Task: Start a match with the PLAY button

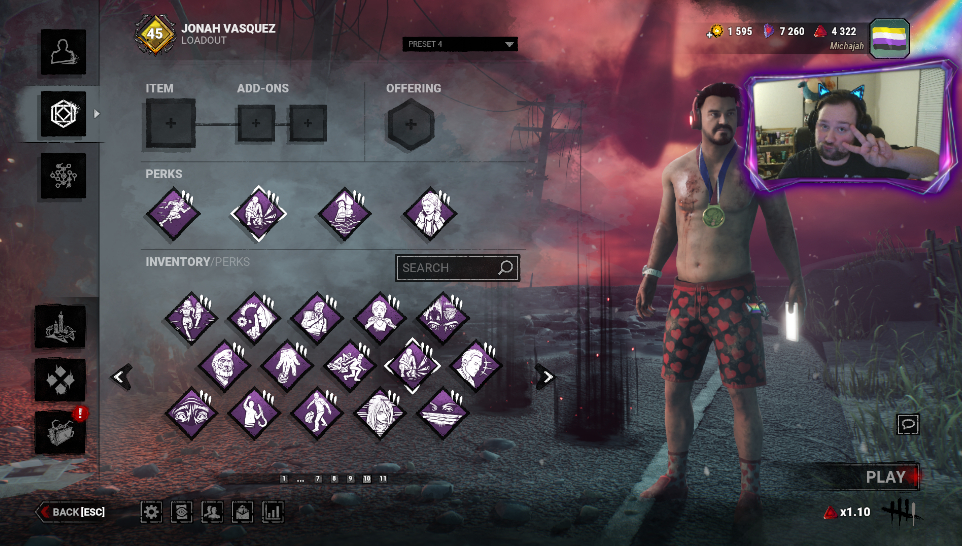Action: (x=884, y=477)
